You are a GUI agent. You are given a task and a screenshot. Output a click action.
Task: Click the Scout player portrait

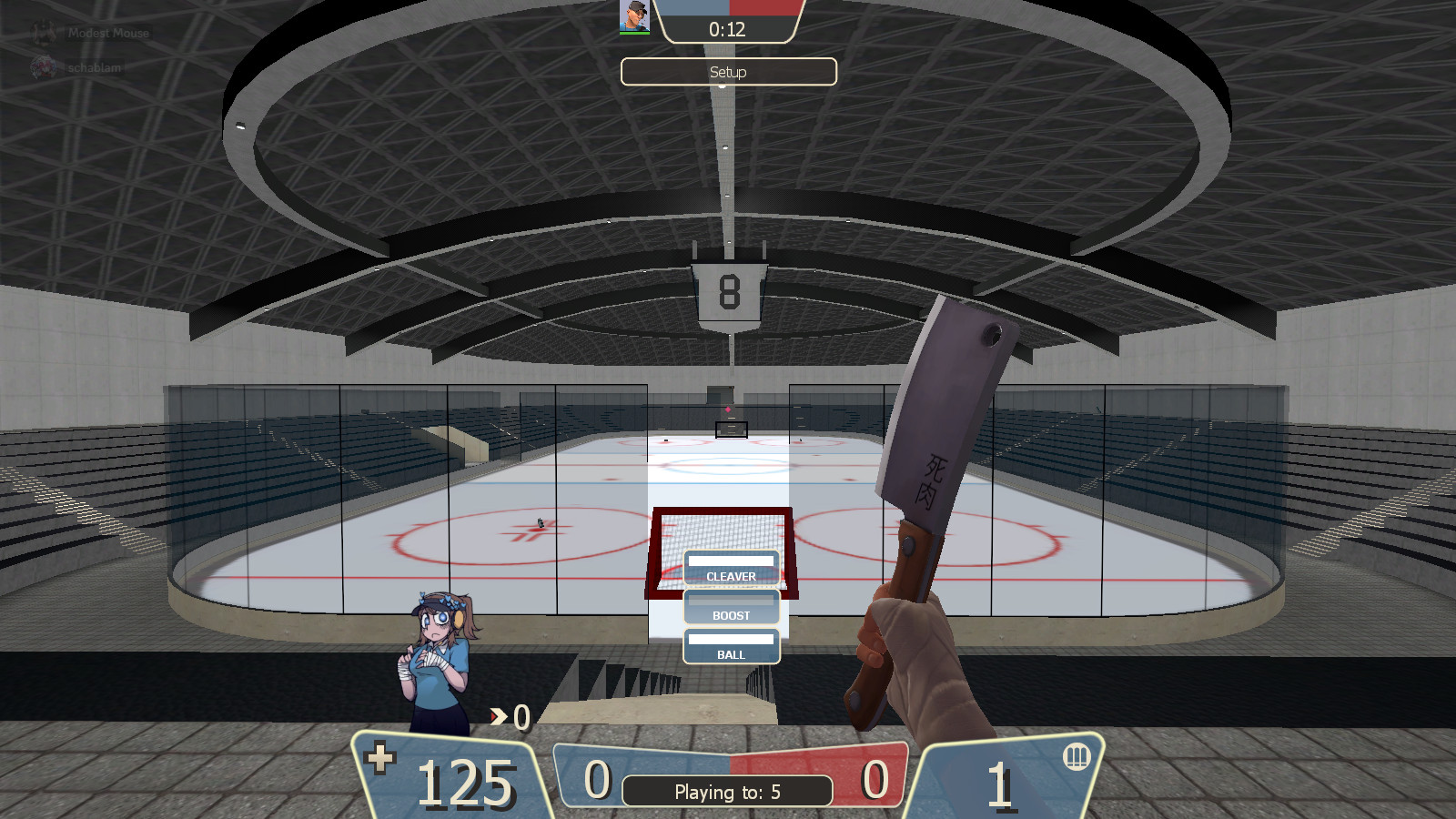[634, 15]
